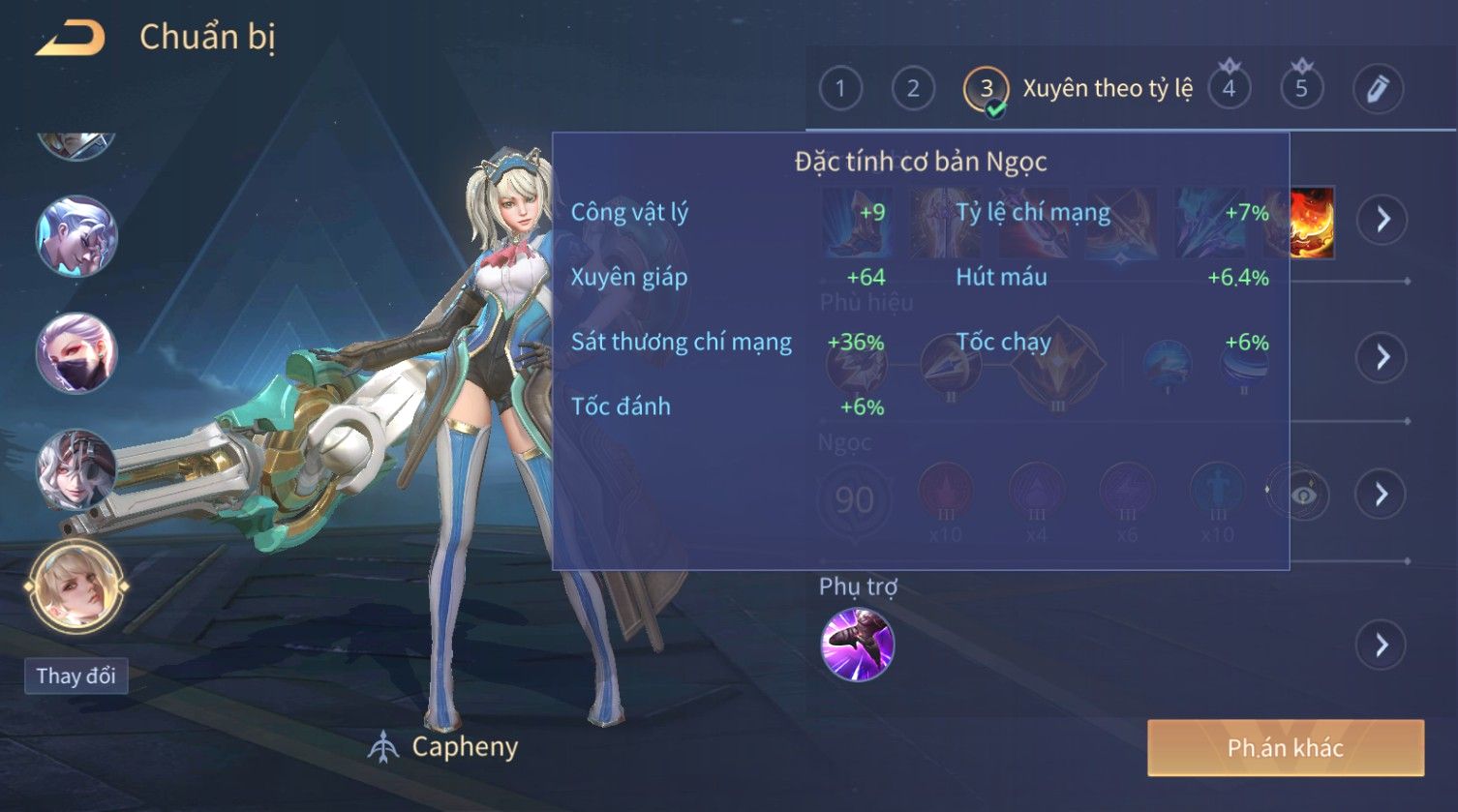Screen dimensions: 1458x812
Task: Open the Phản khác button
Action: point(1285,747)
